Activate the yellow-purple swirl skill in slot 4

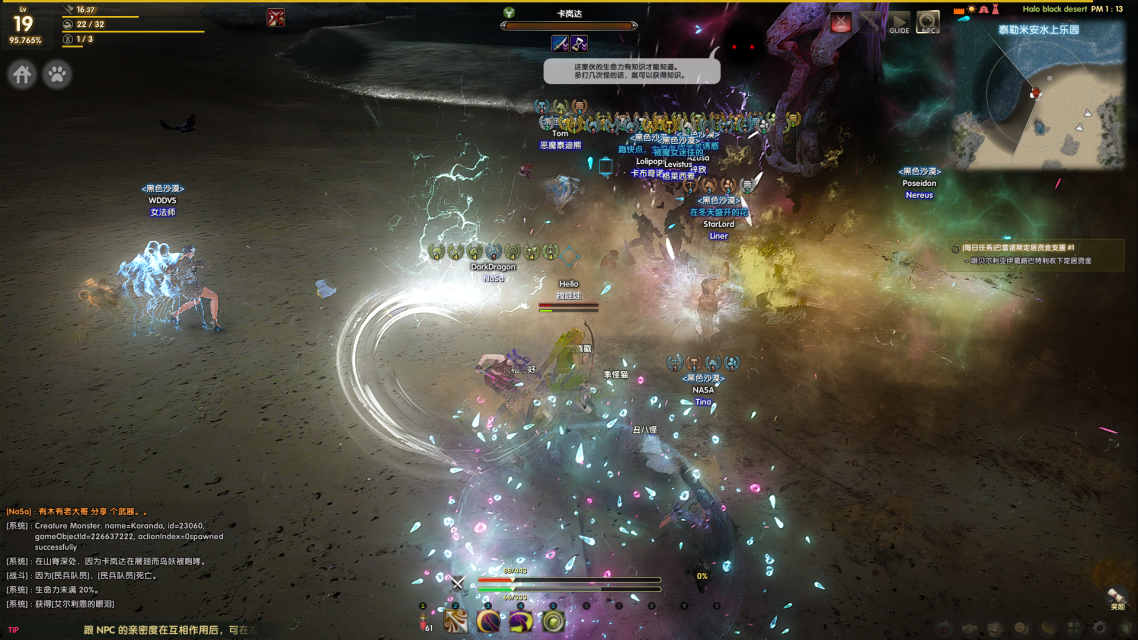point(520,621)
